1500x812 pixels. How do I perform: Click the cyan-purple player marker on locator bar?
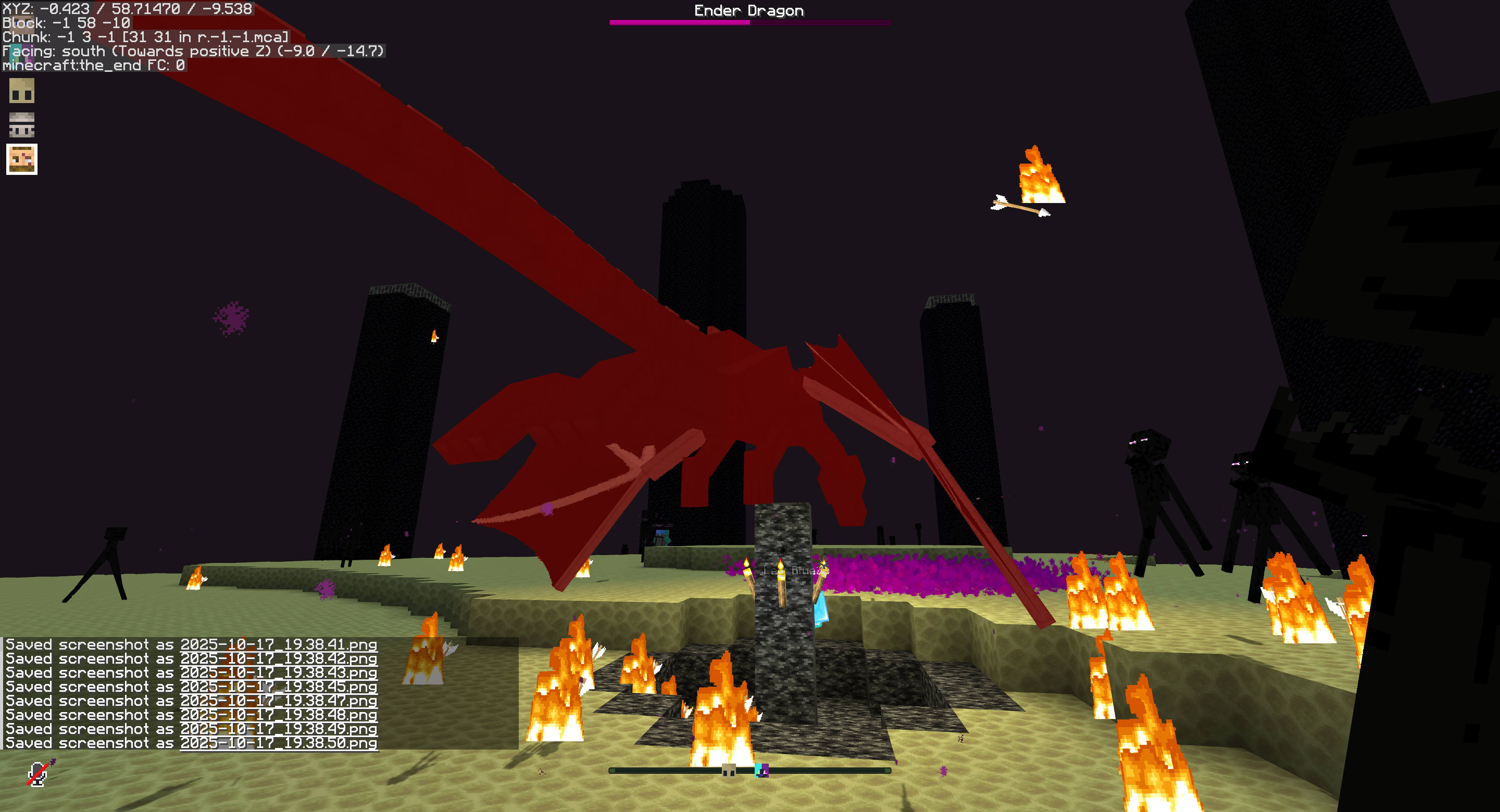click(762, 770)
